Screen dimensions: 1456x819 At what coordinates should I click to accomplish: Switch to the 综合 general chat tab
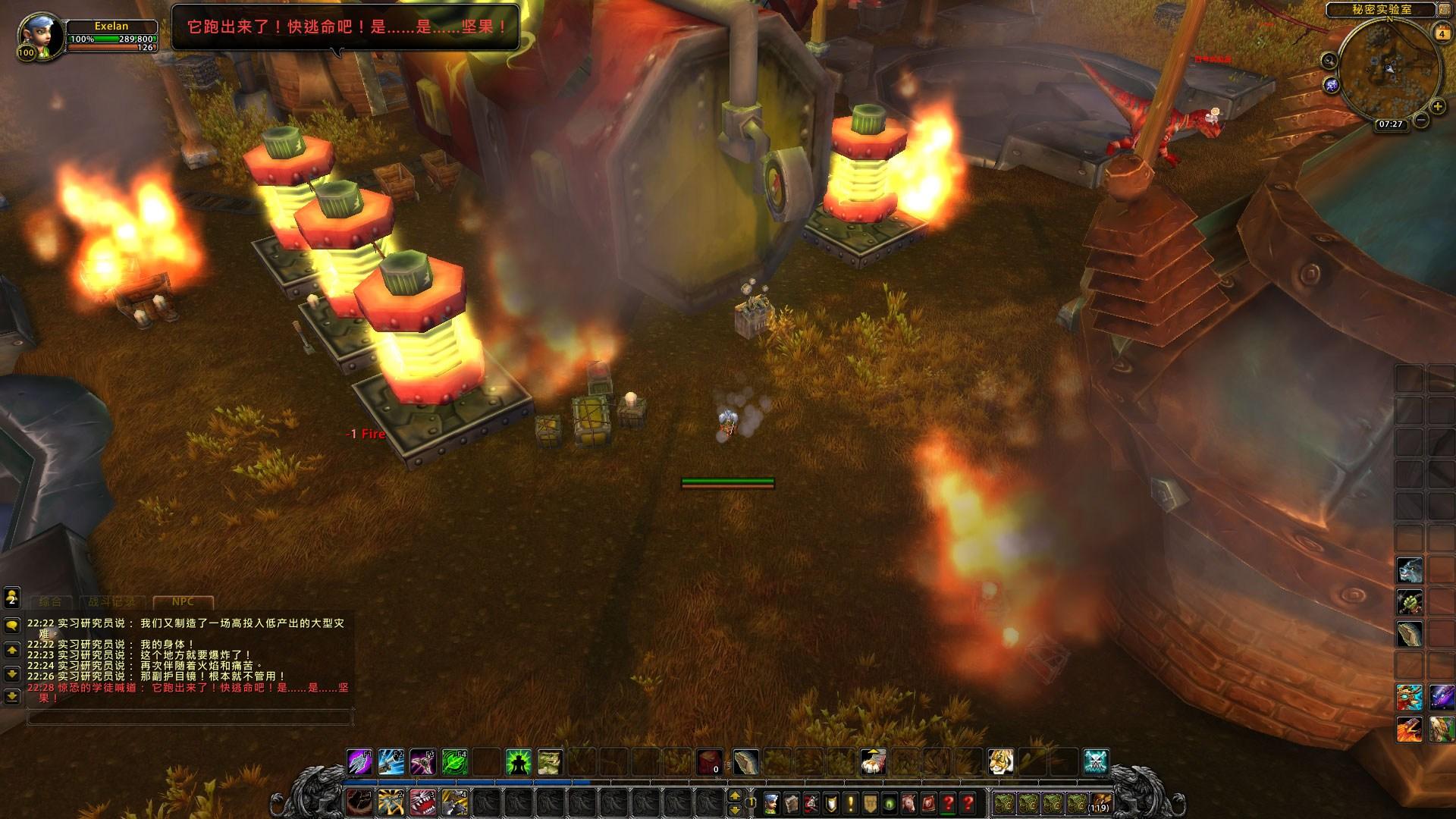click(x=50, y=601)
